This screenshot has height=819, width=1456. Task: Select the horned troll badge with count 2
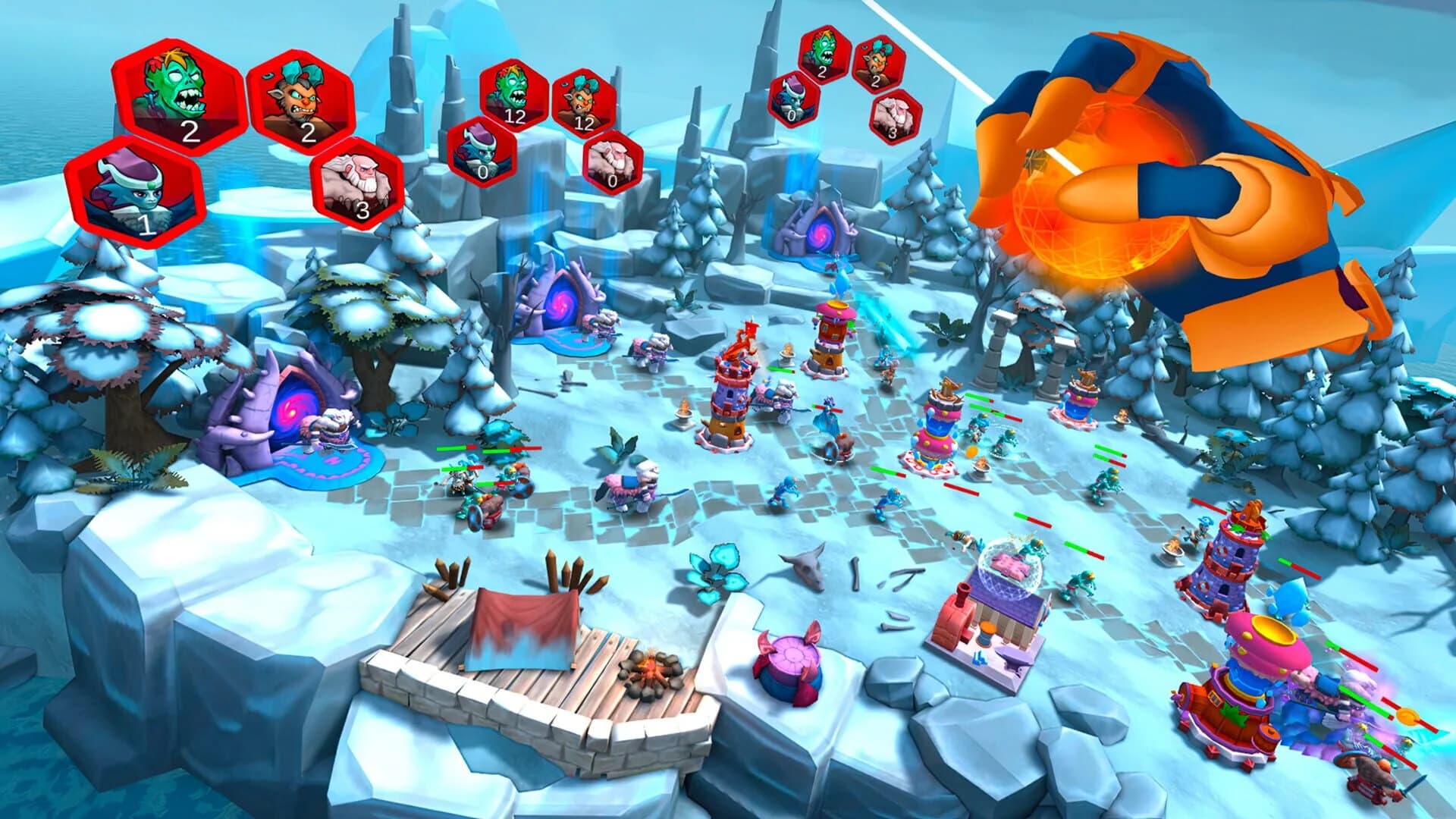pos(303,102)
